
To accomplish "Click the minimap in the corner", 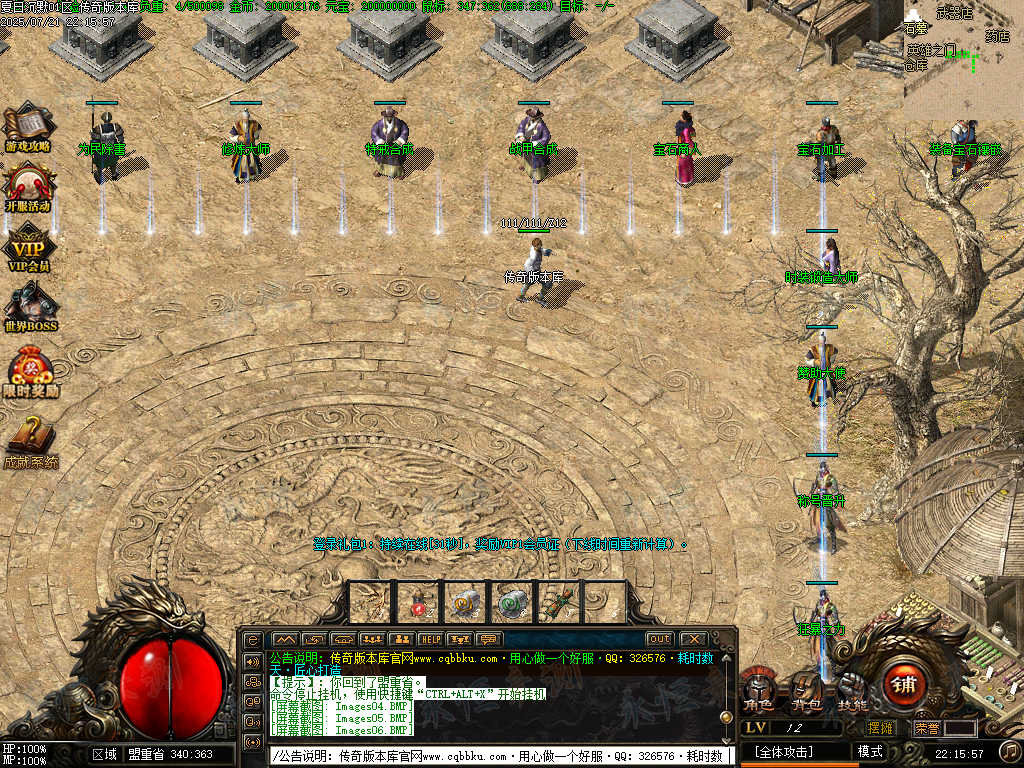I will pyautogui.click(x=964, y=52).
